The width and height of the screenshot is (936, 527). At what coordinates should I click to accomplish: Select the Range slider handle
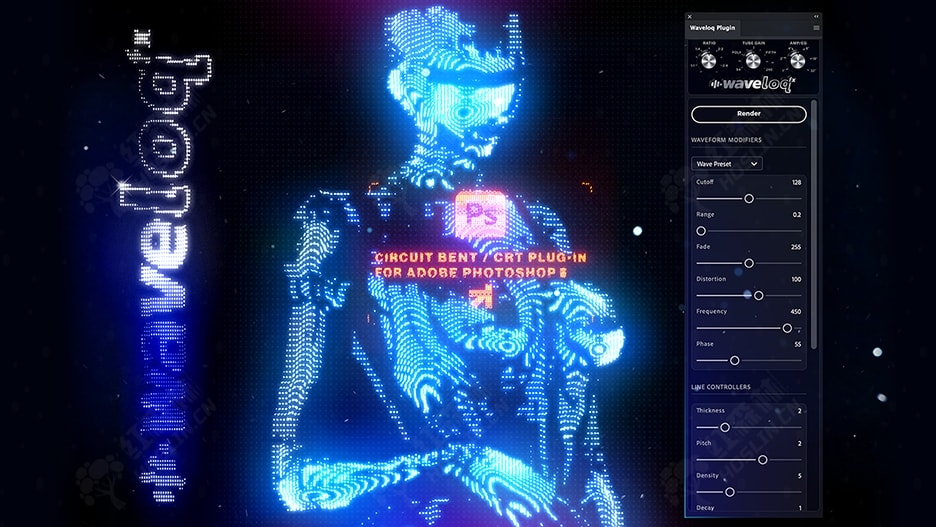click(701, 231)
